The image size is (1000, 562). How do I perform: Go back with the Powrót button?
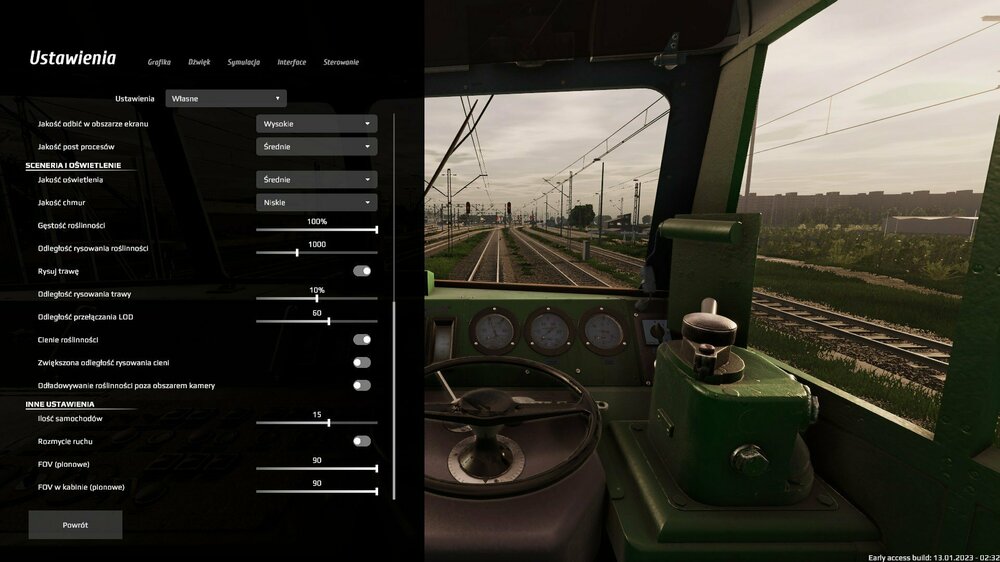[x=75, y=525]
